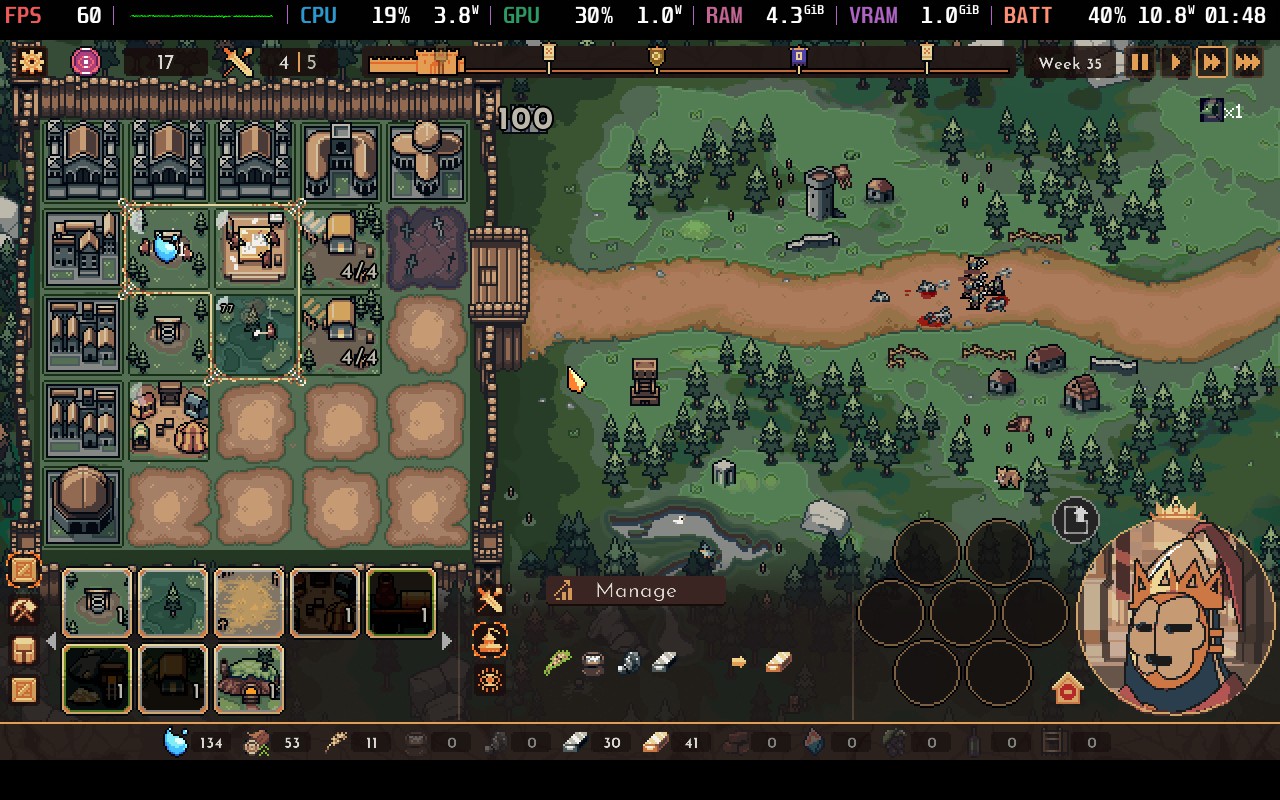Click the triple-arrow fastest speed button
The width and height of the screenshot is (1280, 800).
click(1248, 62)
